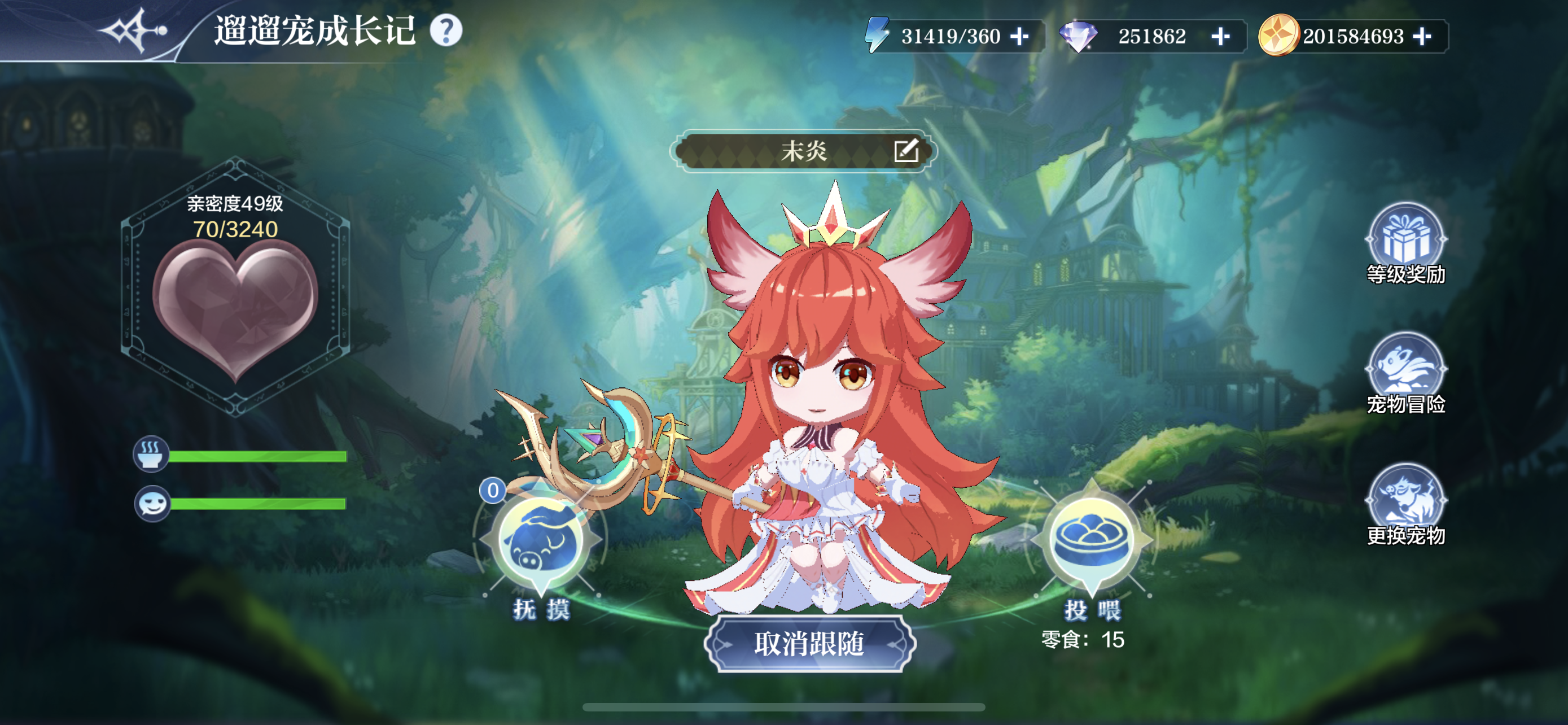Open the help question mark icon
This screenshot has width=1568, height=725.
pos(446,30)
